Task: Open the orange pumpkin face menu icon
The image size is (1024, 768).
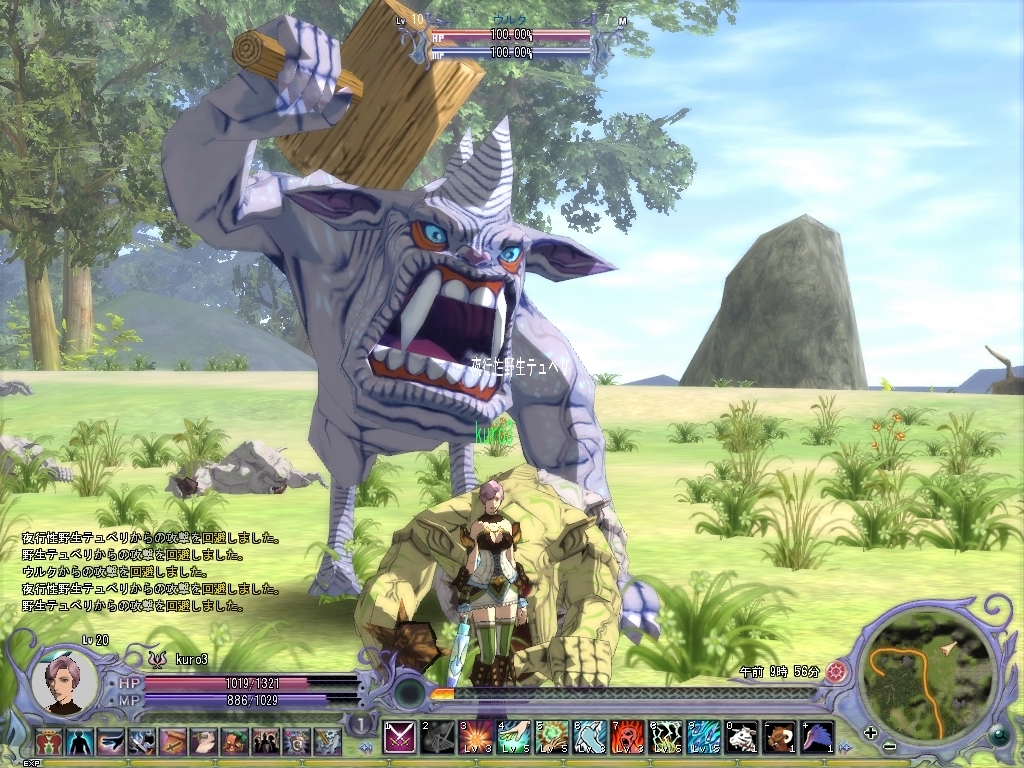Action: (x=236, y=741)
